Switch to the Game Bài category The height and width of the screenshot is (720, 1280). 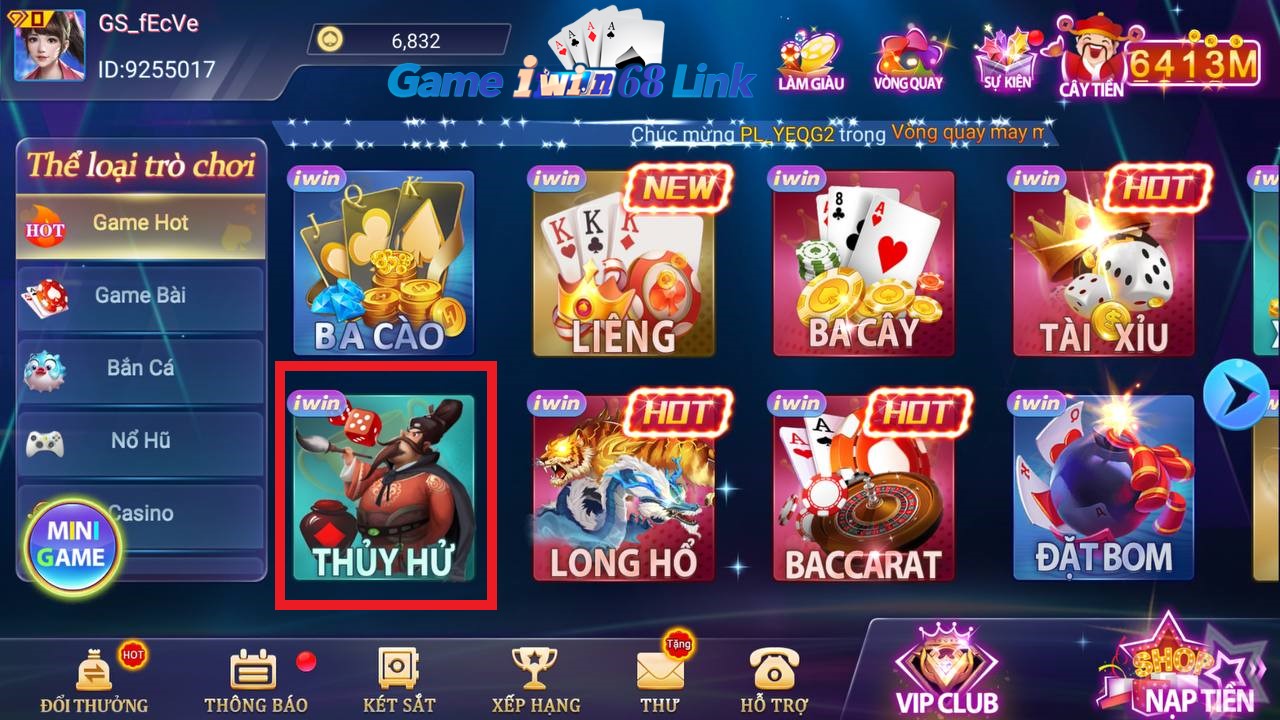pos(140,295)
